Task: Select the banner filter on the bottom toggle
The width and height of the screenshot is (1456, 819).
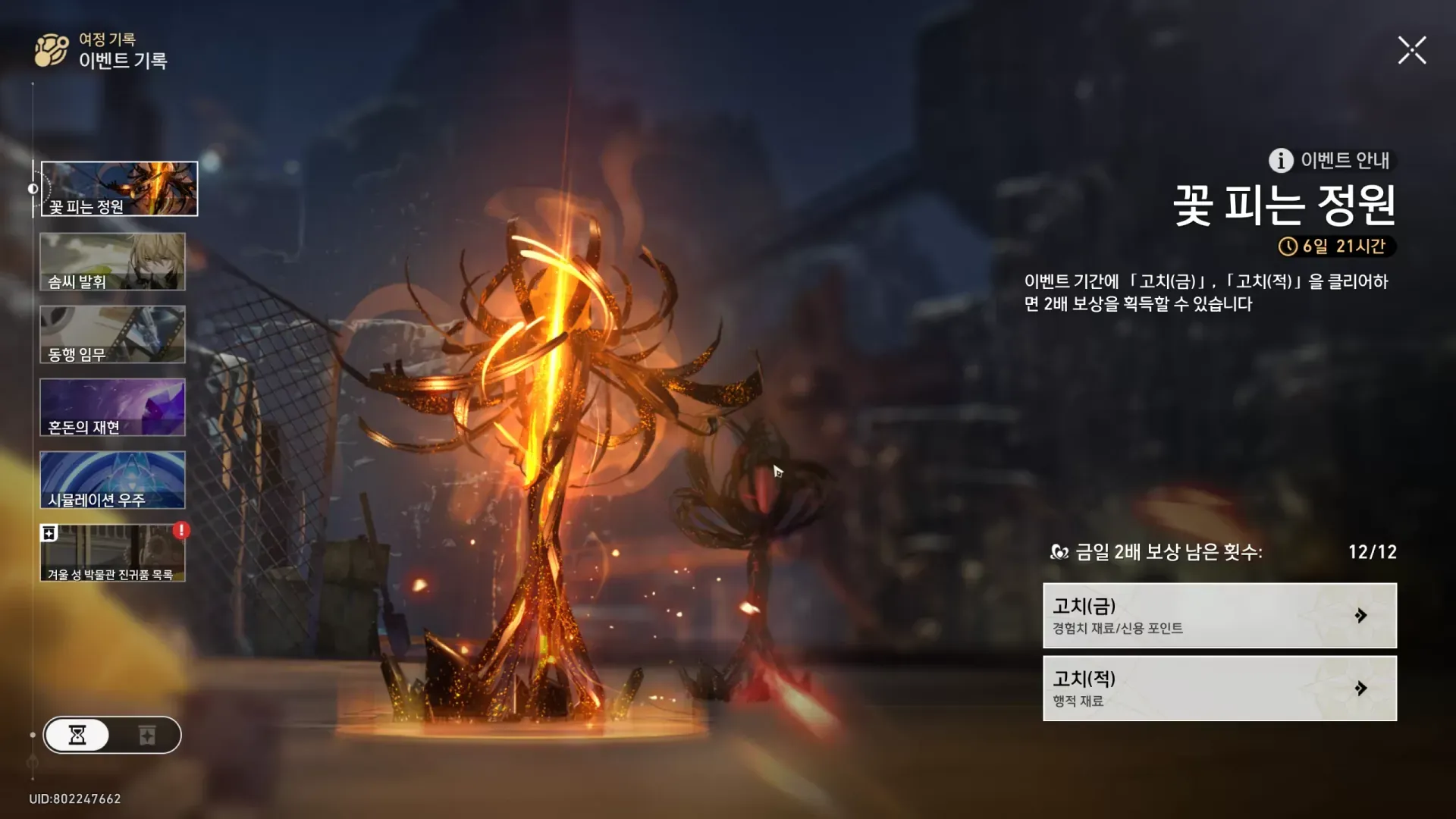Action: click(x=149, y=735)
